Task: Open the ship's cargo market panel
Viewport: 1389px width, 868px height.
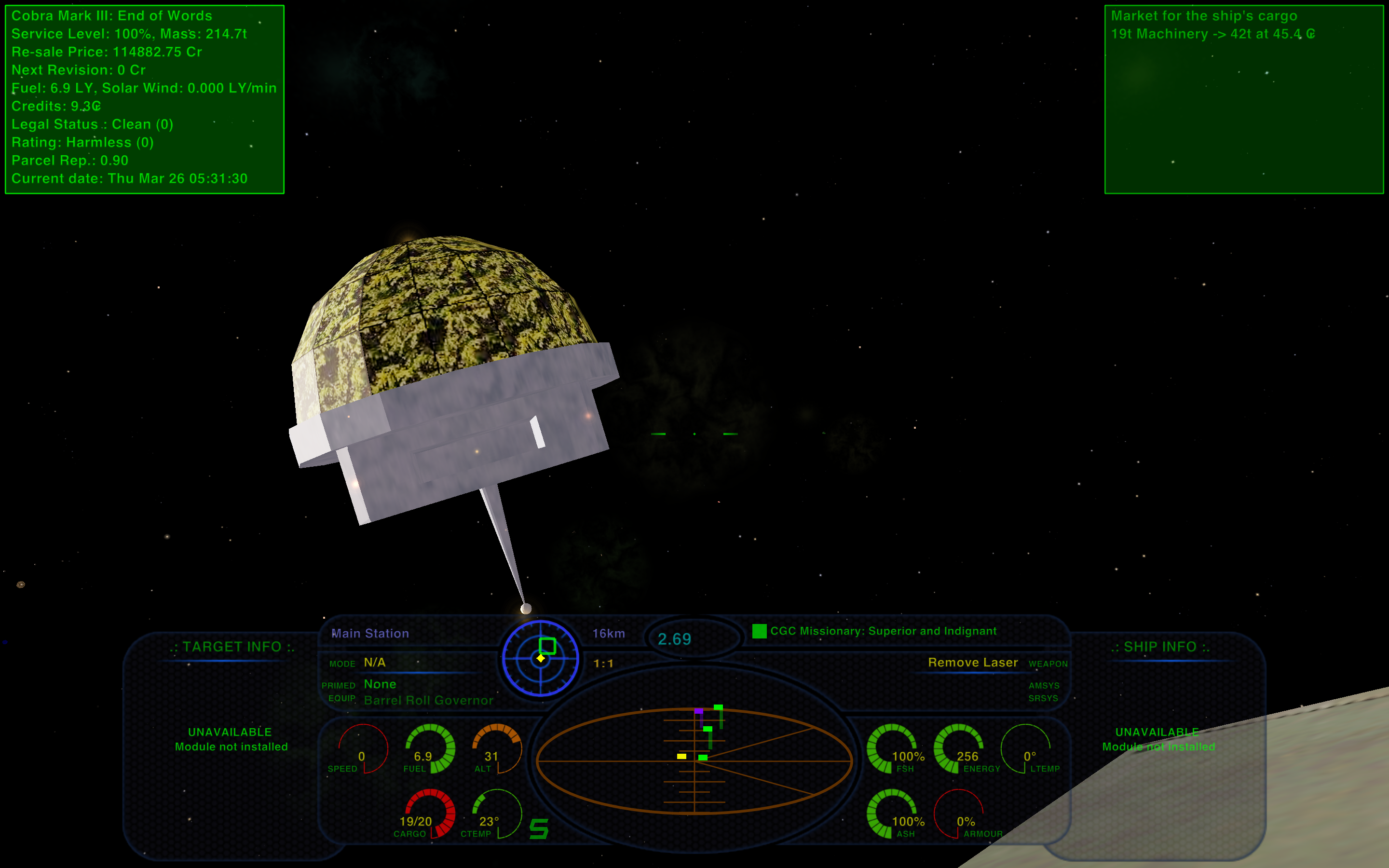Action: pyautogui.click(x=1243, y=99)
